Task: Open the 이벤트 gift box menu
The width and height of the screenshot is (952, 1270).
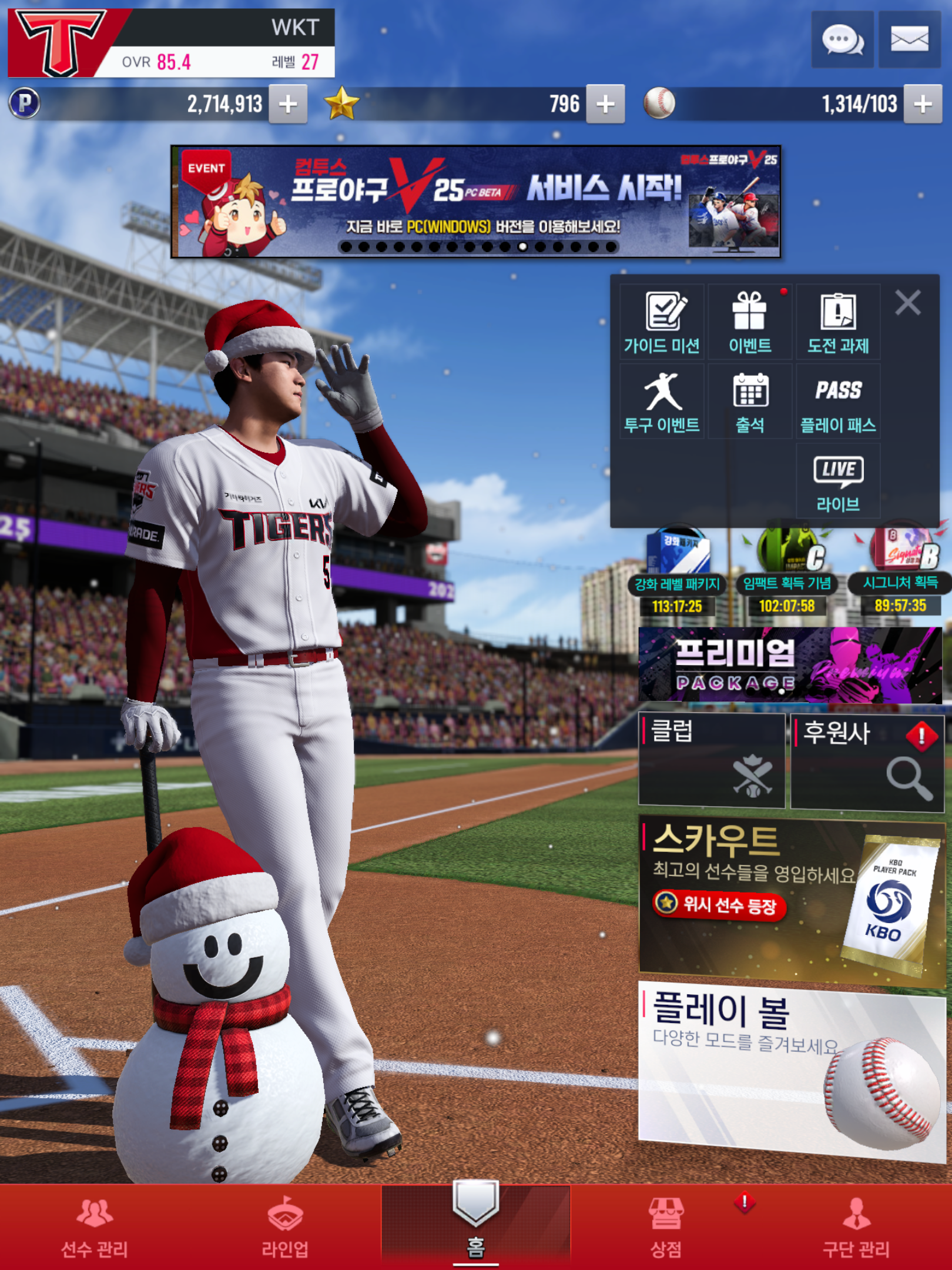Action: coord(750,322)
